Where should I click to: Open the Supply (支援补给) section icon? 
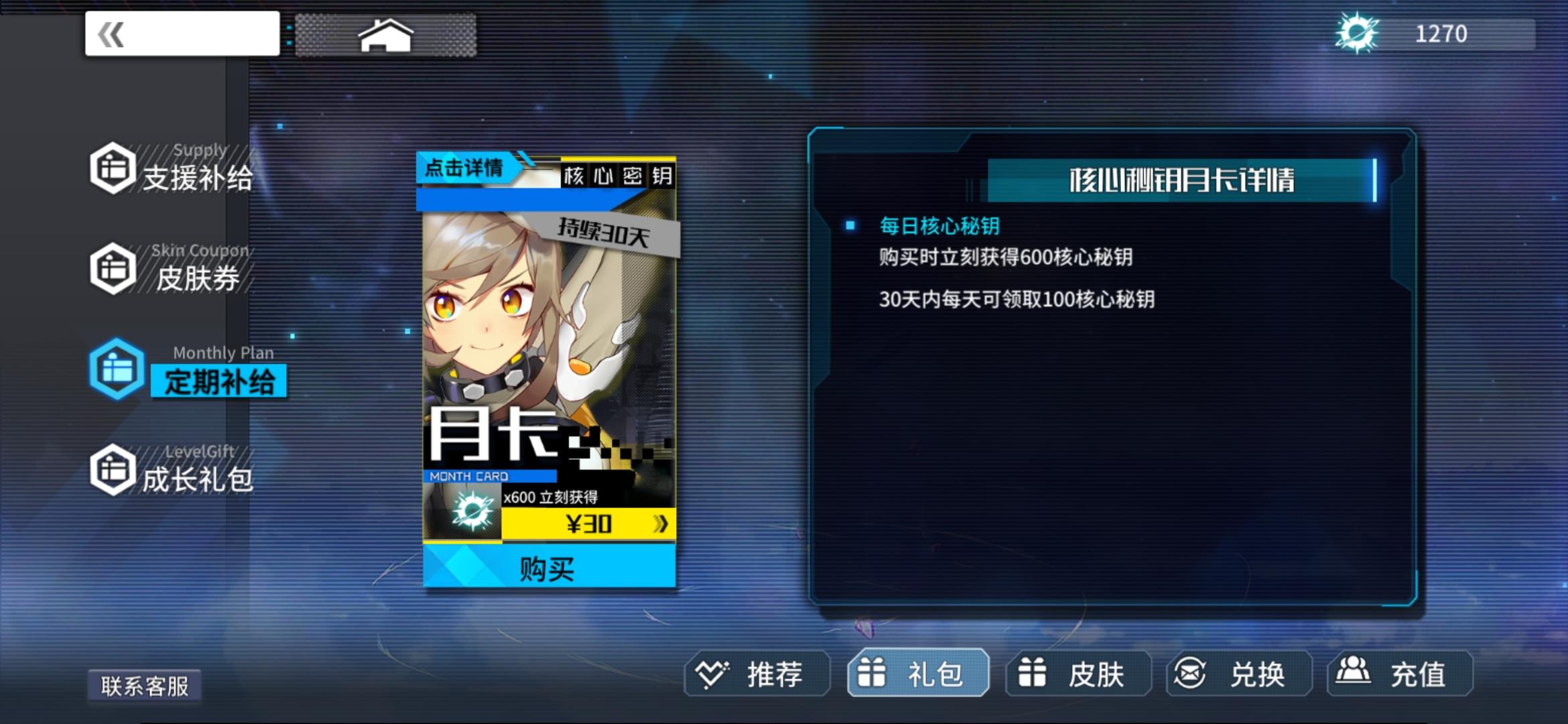click(114, 168)
